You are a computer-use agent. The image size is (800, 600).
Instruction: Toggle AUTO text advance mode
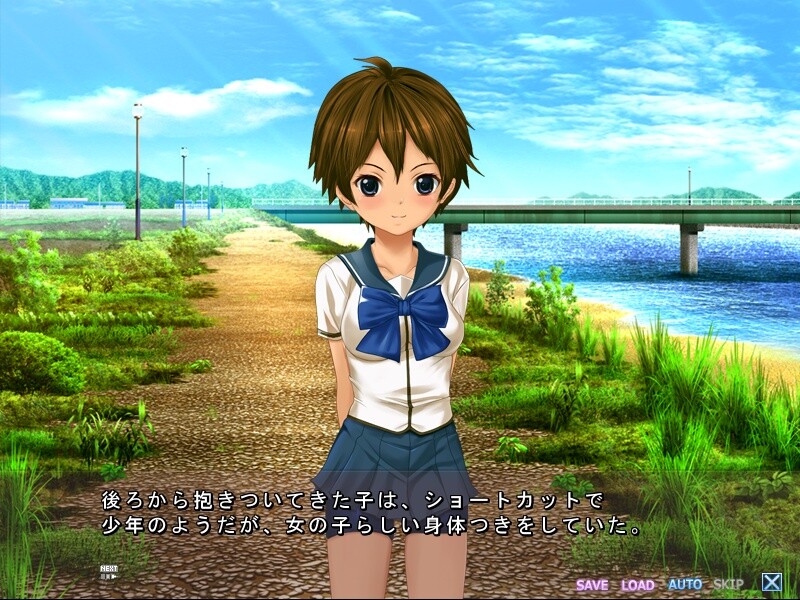click(684, 584)
